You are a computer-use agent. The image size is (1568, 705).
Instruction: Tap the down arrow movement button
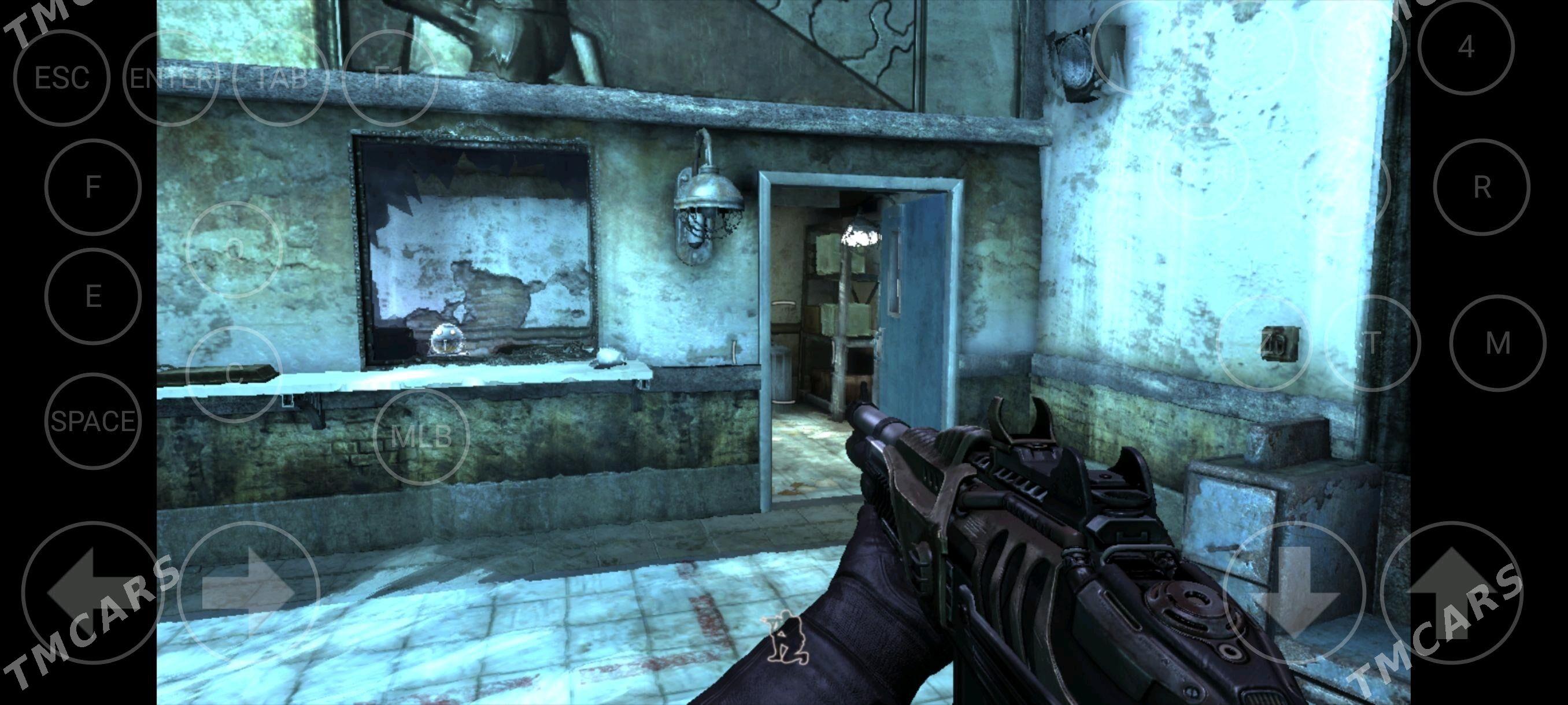(1293, 593)
